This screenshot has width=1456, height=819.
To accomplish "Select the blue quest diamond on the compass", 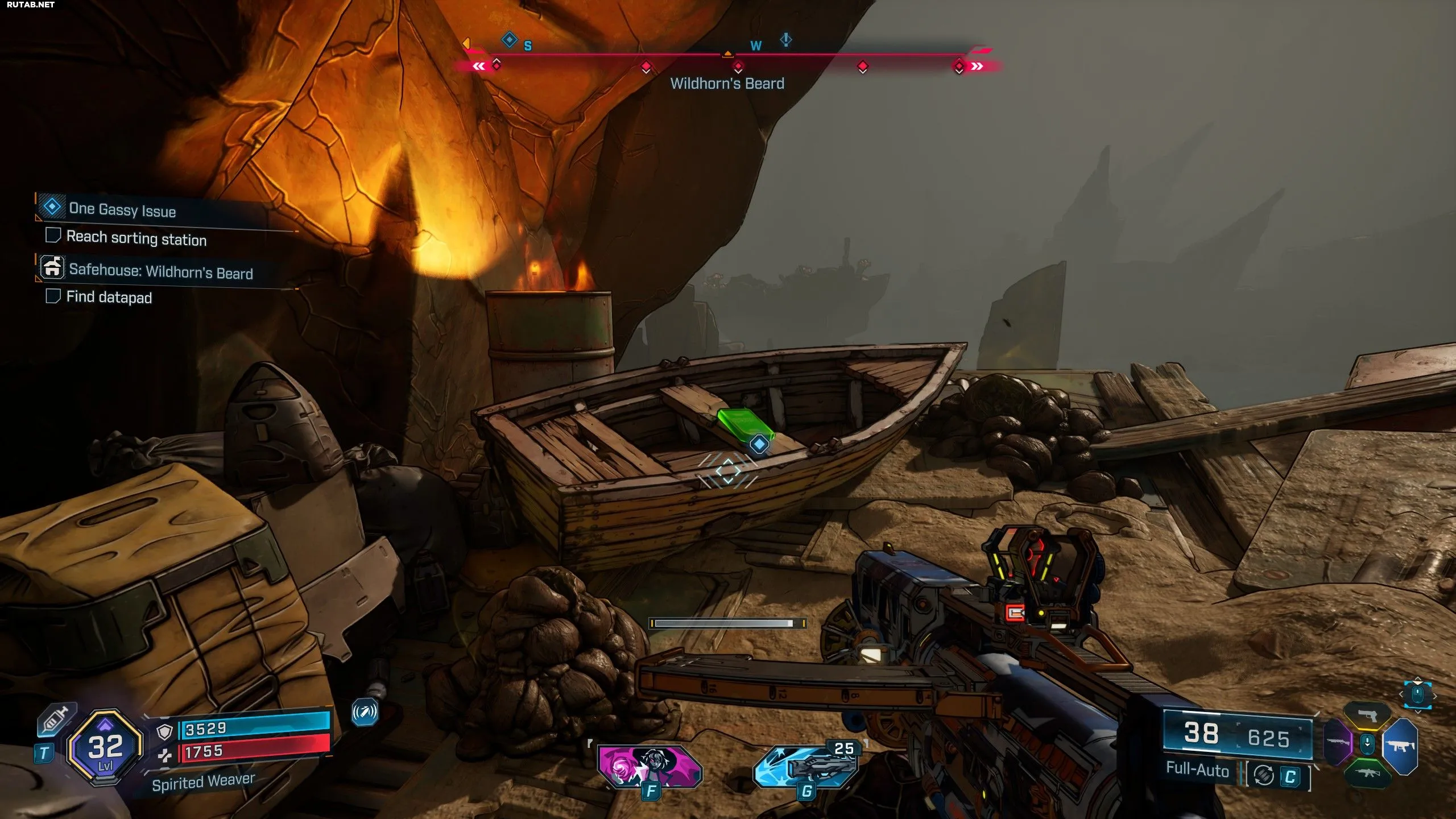I will click(509, 40).
